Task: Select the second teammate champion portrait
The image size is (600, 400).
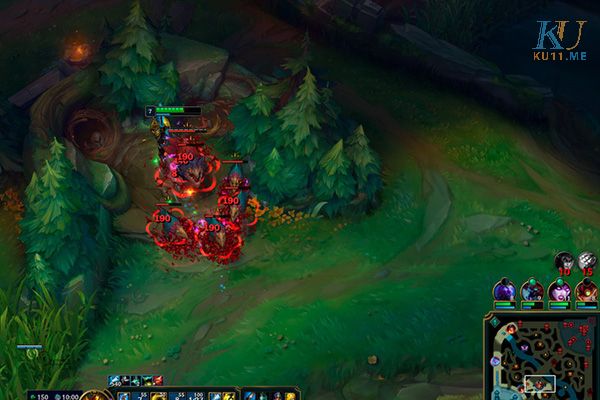Action: (x=532, y=291)
